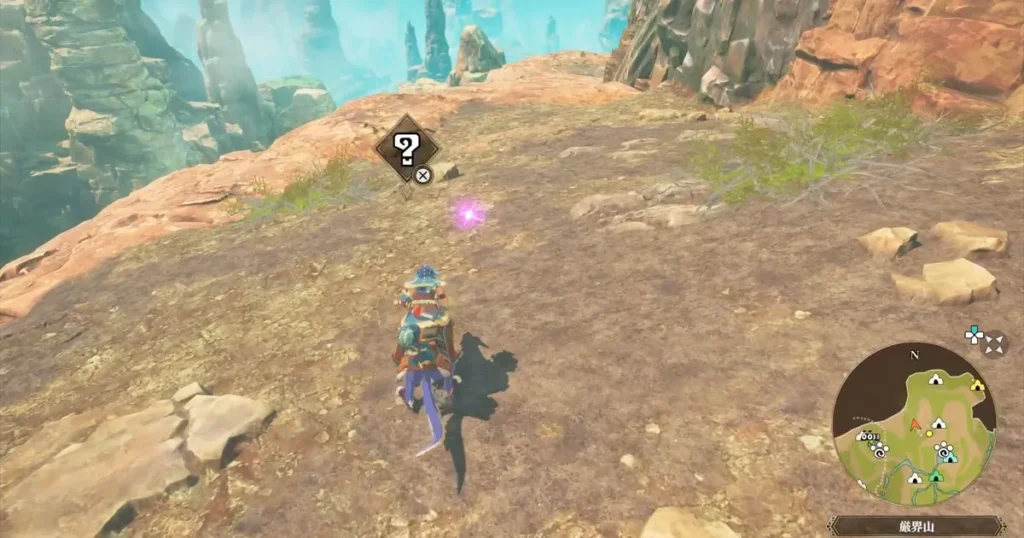Select the yellow tent marker on minimap
The width and height of the screenshot is (1024, 538).
point(977,384)
